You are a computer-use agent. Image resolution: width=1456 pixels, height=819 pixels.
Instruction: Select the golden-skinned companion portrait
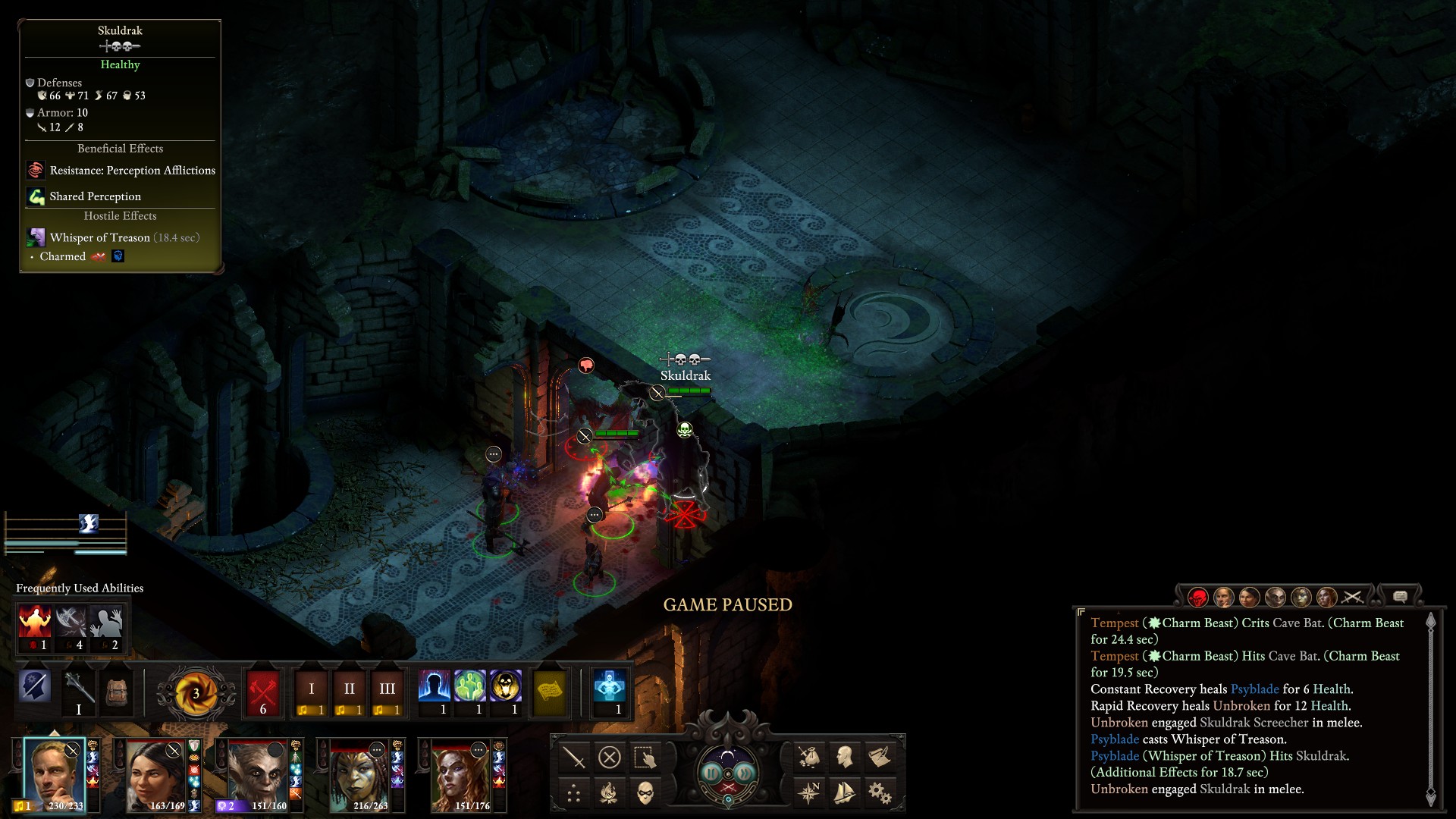point(359,774)
